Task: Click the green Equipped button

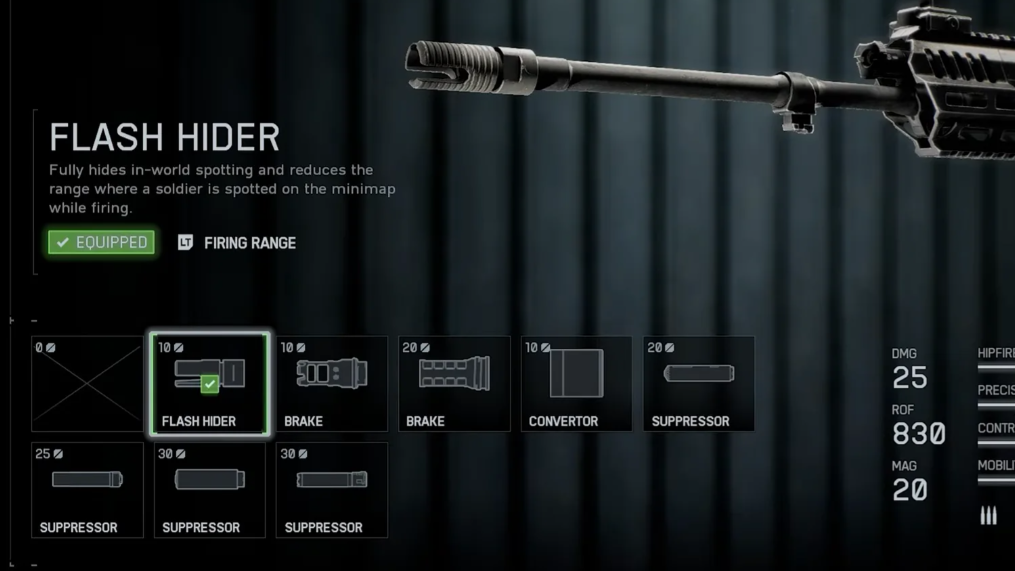Action: pyautogui.click(x=102, y=242)
